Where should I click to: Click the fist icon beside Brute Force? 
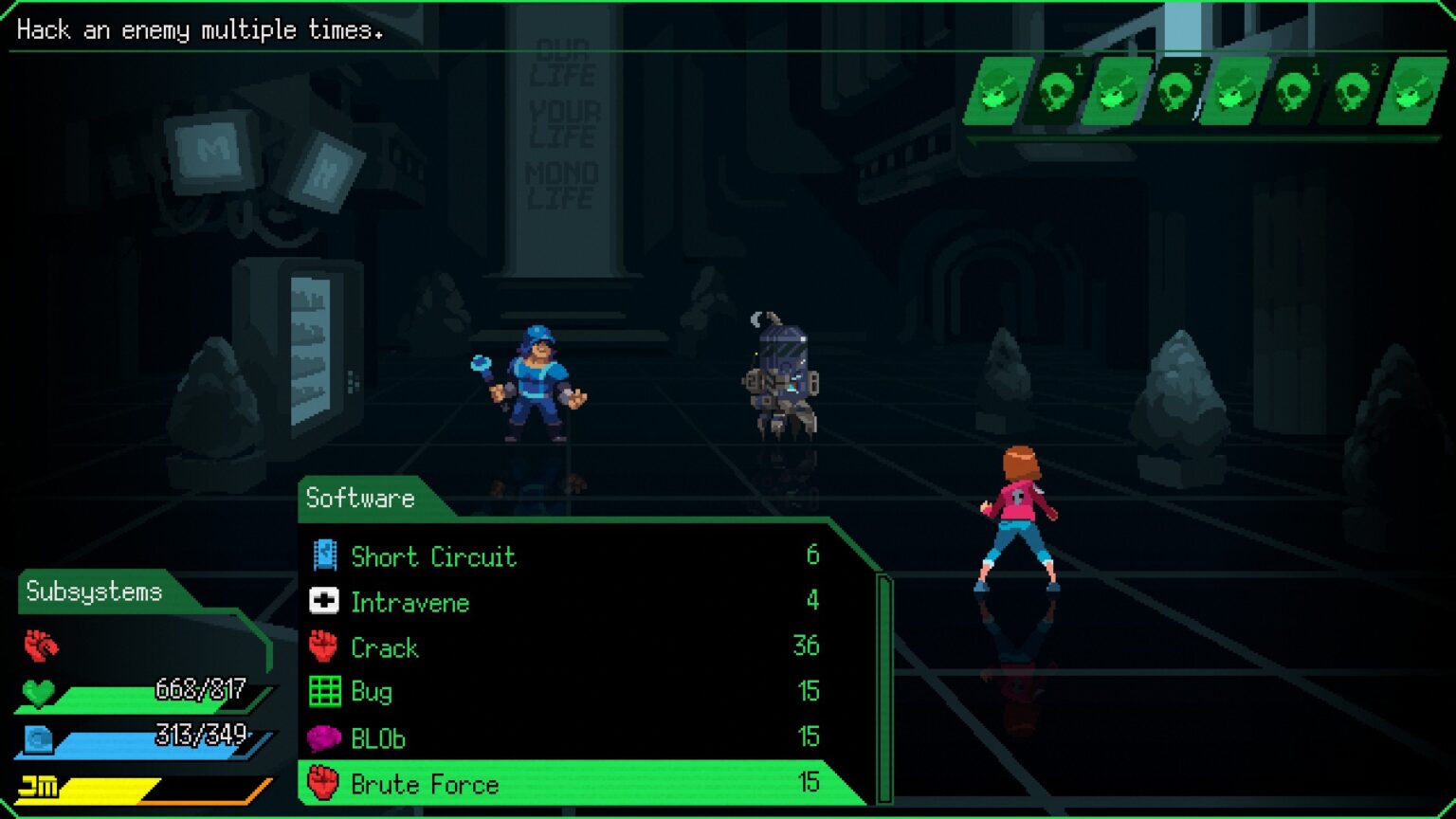point(323,784)
